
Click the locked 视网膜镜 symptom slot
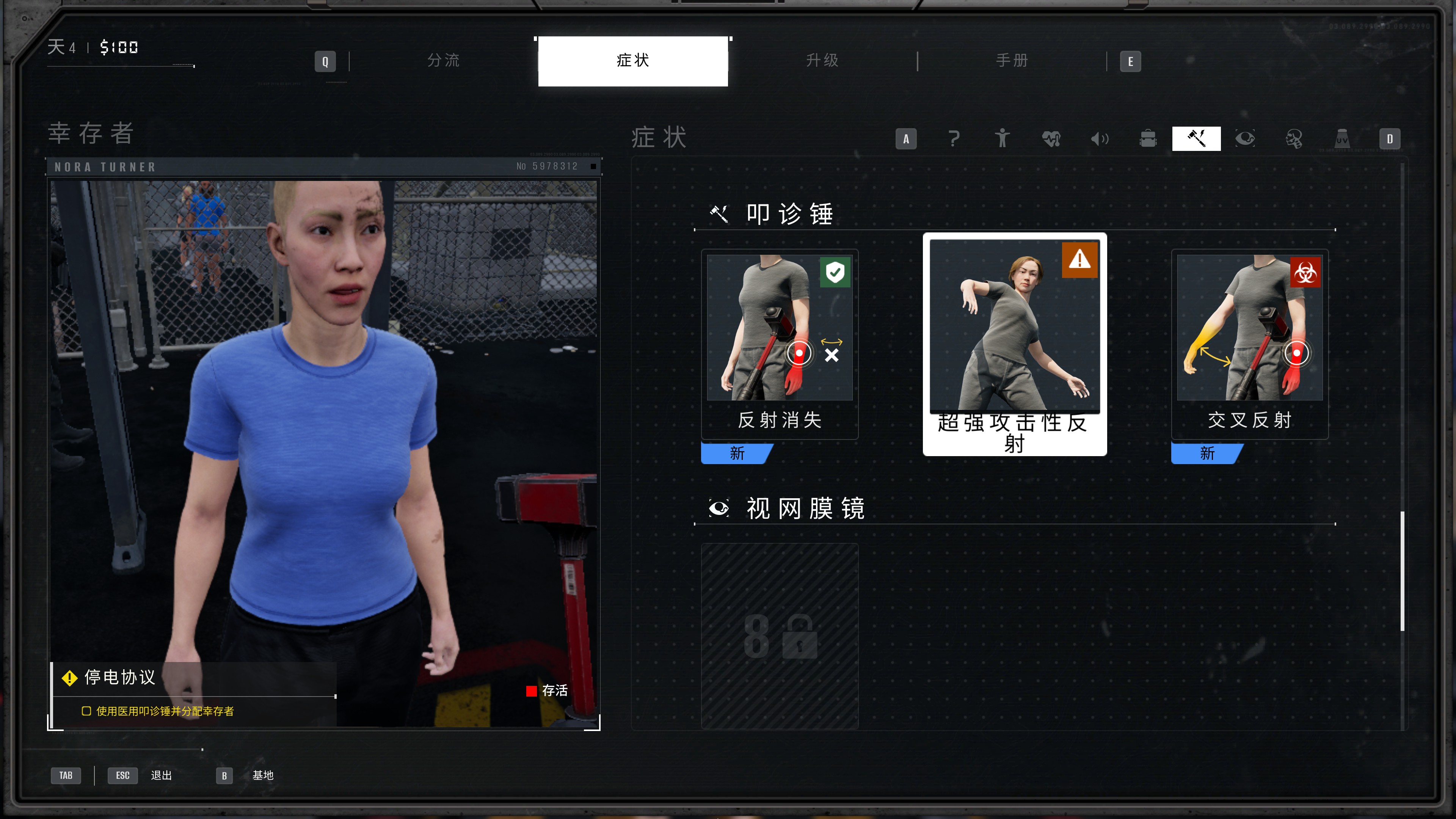pyautogui.click(x=780, y=636)
